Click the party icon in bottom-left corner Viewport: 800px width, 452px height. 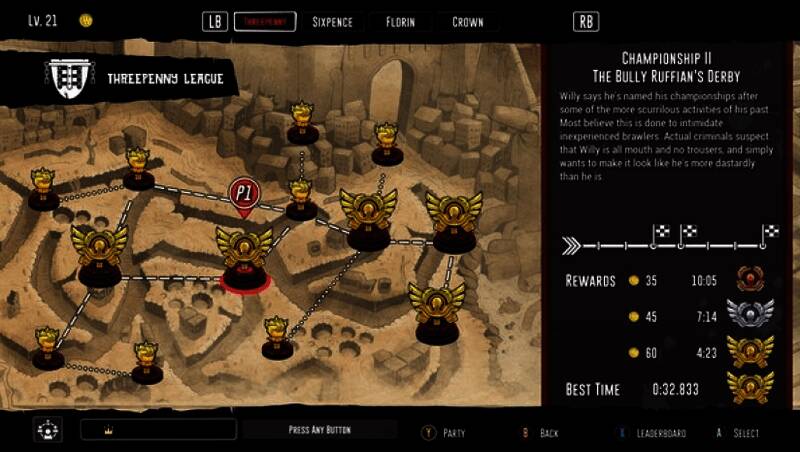click(x=47, y=430)
